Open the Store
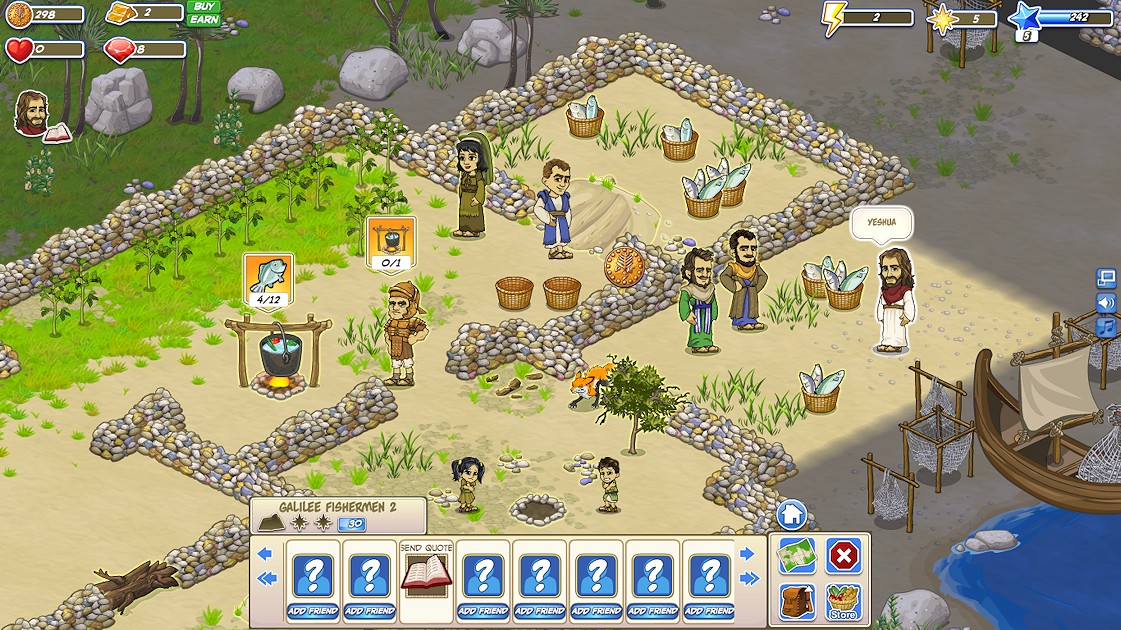This screenshot has height=630, width=1121. click(x=844, y=602)
